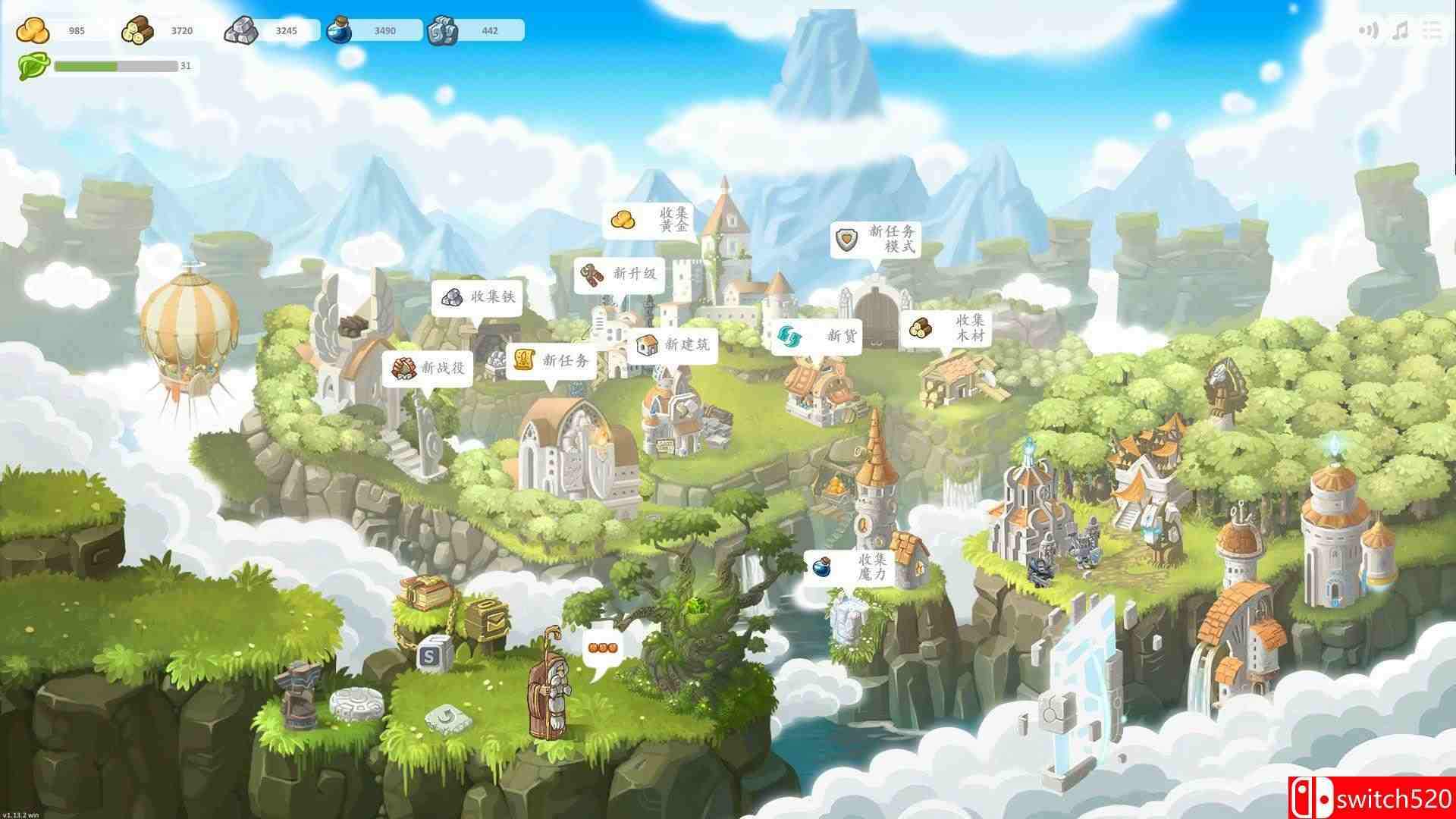The image size is (1456, 819).
Task: Click the blue mana potion resource icon
Action: (x=343, y=30)
